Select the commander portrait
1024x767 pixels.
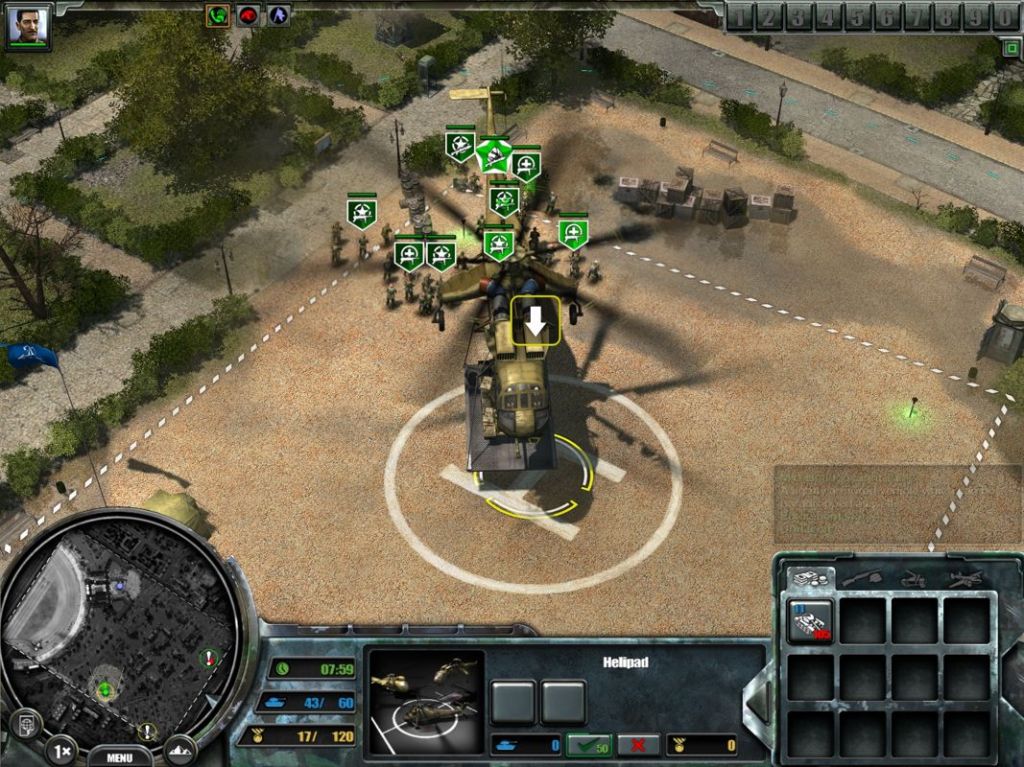point(28,25)
